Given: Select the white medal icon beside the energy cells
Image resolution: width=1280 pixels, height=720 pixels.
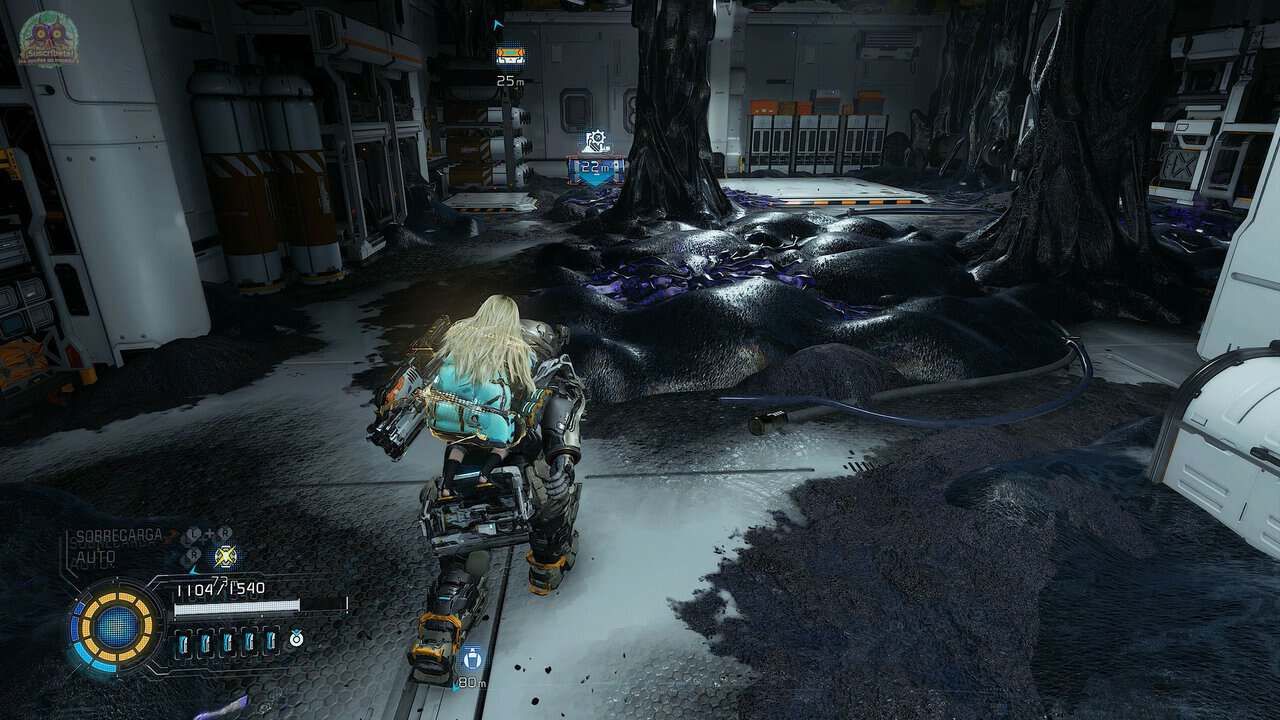Looking at the screenshot, I should click(x=296, y=638).
